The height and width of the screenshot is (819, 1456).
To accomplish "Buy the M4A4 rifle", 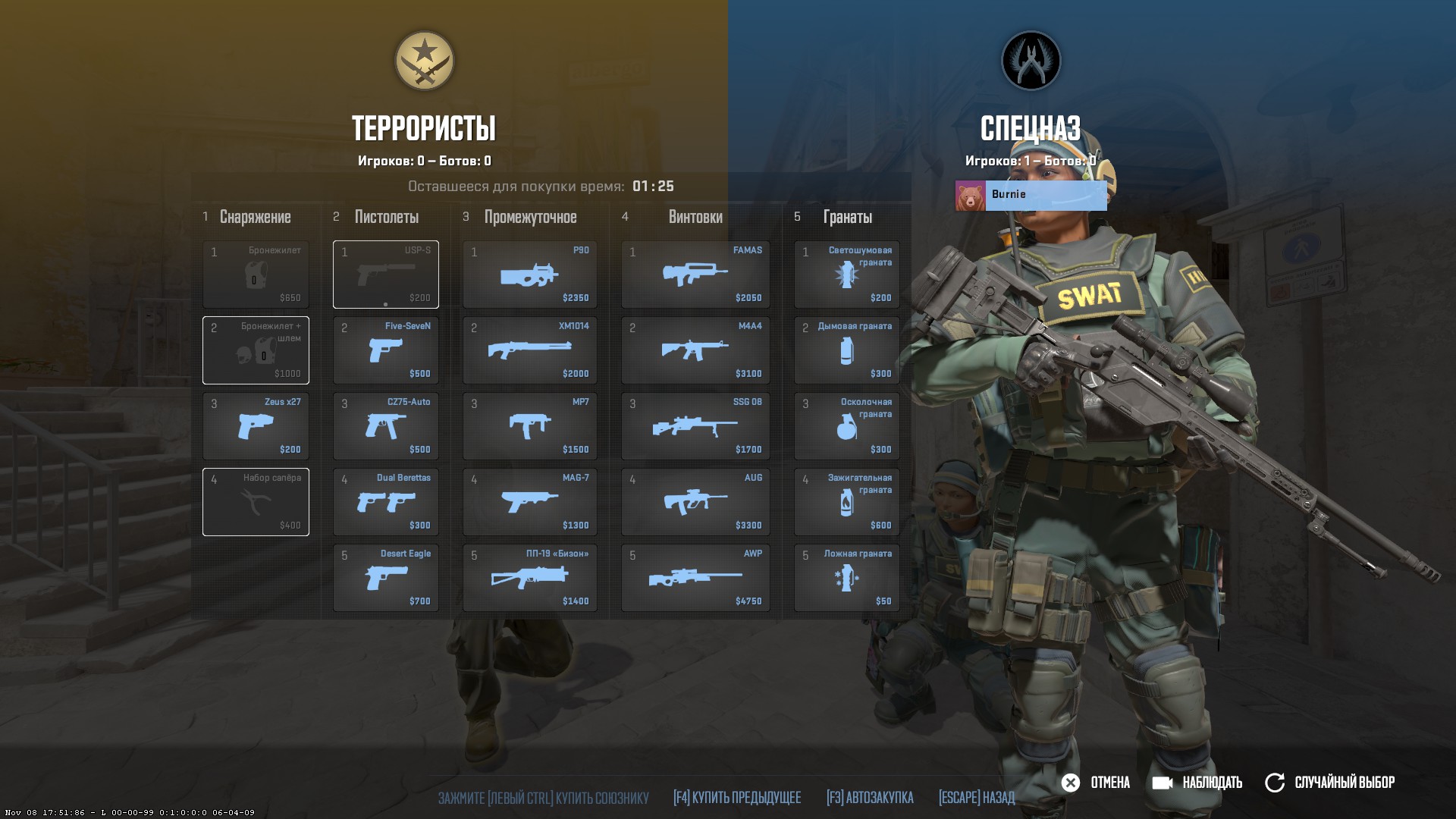I will tap(695, 350).
